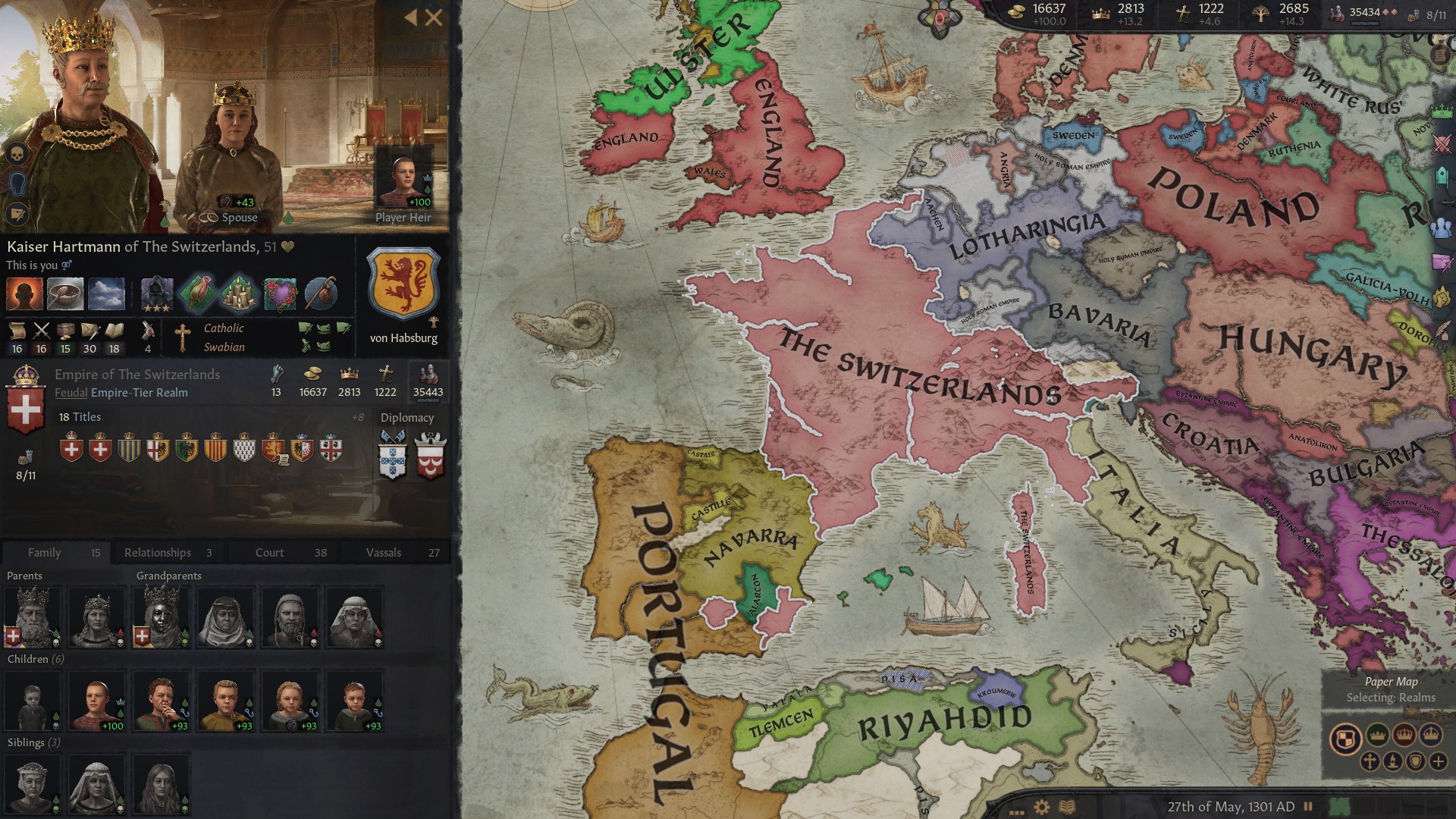Click the hooded three-star lifestyle focus icon
1456x819 pixels.
(156, 295)
